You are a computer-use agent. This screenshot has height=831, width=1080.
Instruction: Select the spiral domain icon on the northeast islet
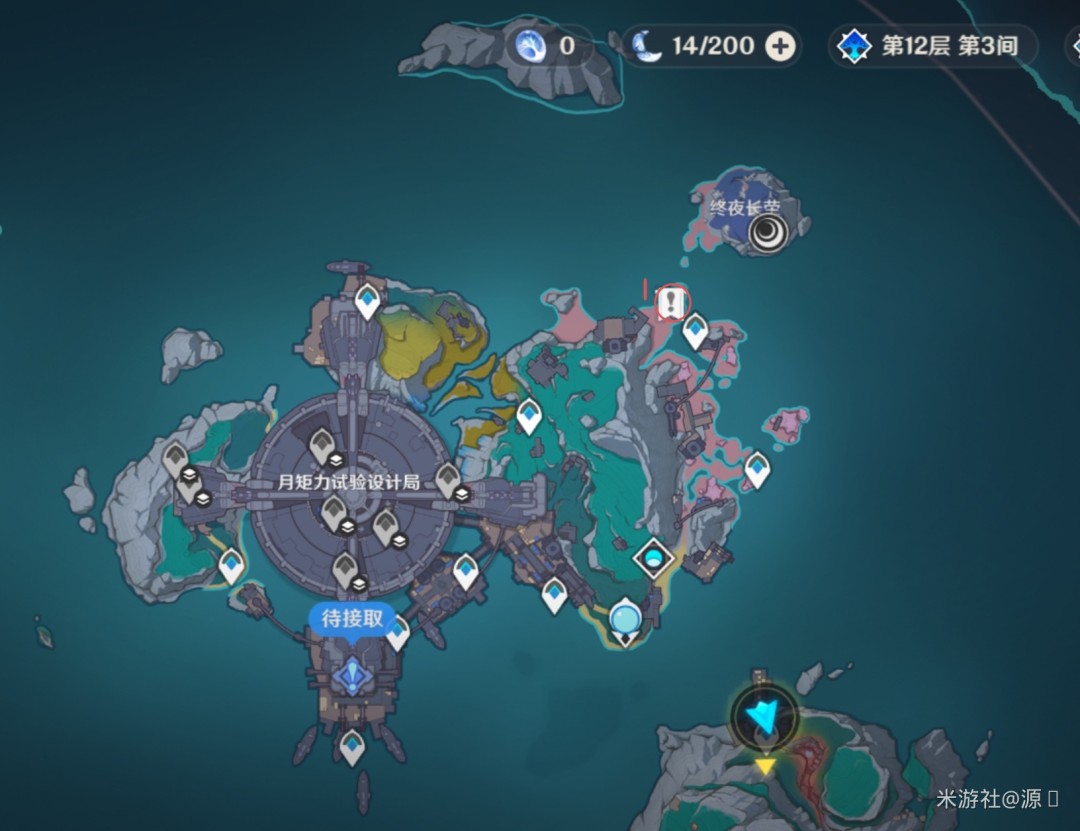767,235
